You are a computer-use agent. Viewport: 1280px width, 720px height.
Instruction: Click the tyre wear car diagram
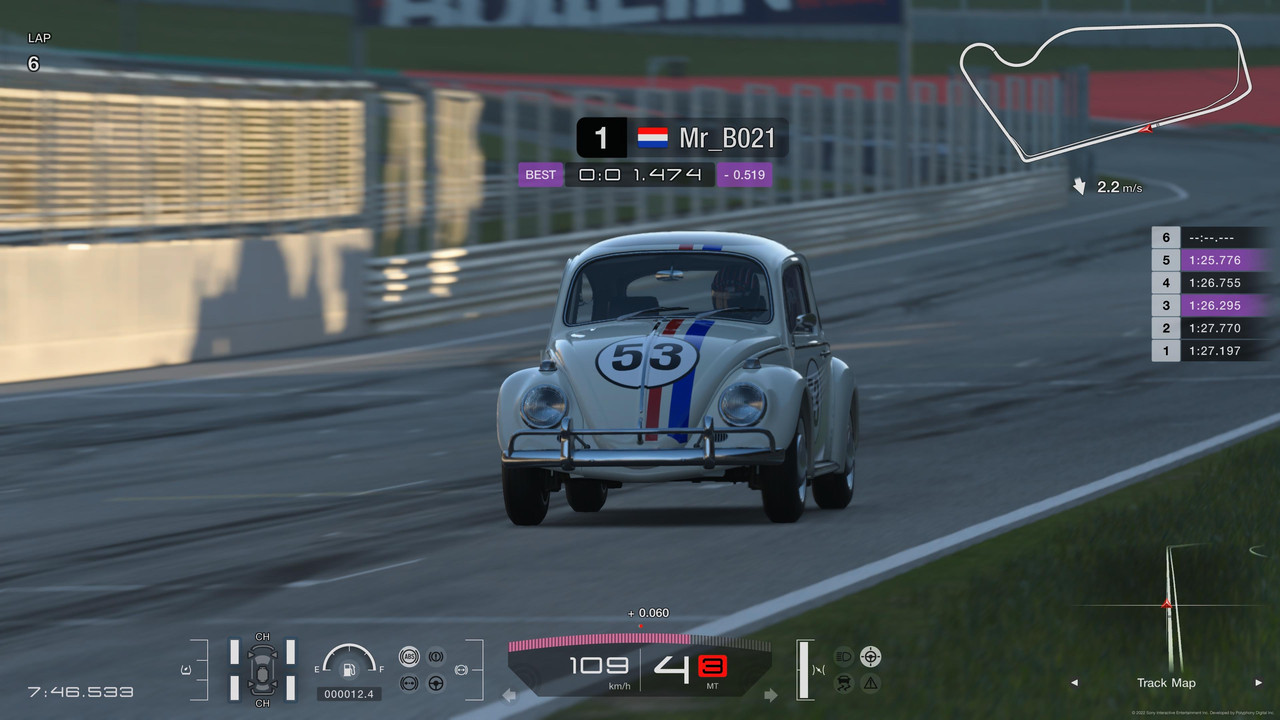point(262,668)
